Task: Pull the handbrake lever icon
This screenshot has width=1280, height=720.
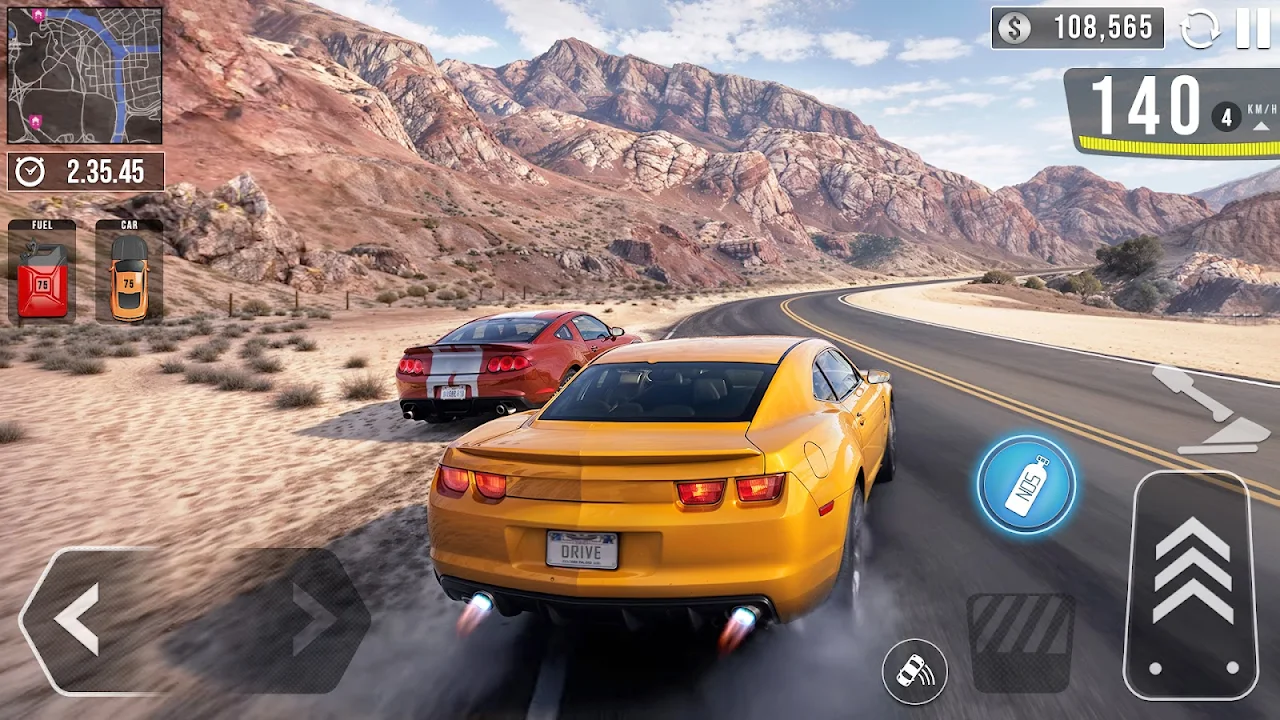Action: [1210, 410]
